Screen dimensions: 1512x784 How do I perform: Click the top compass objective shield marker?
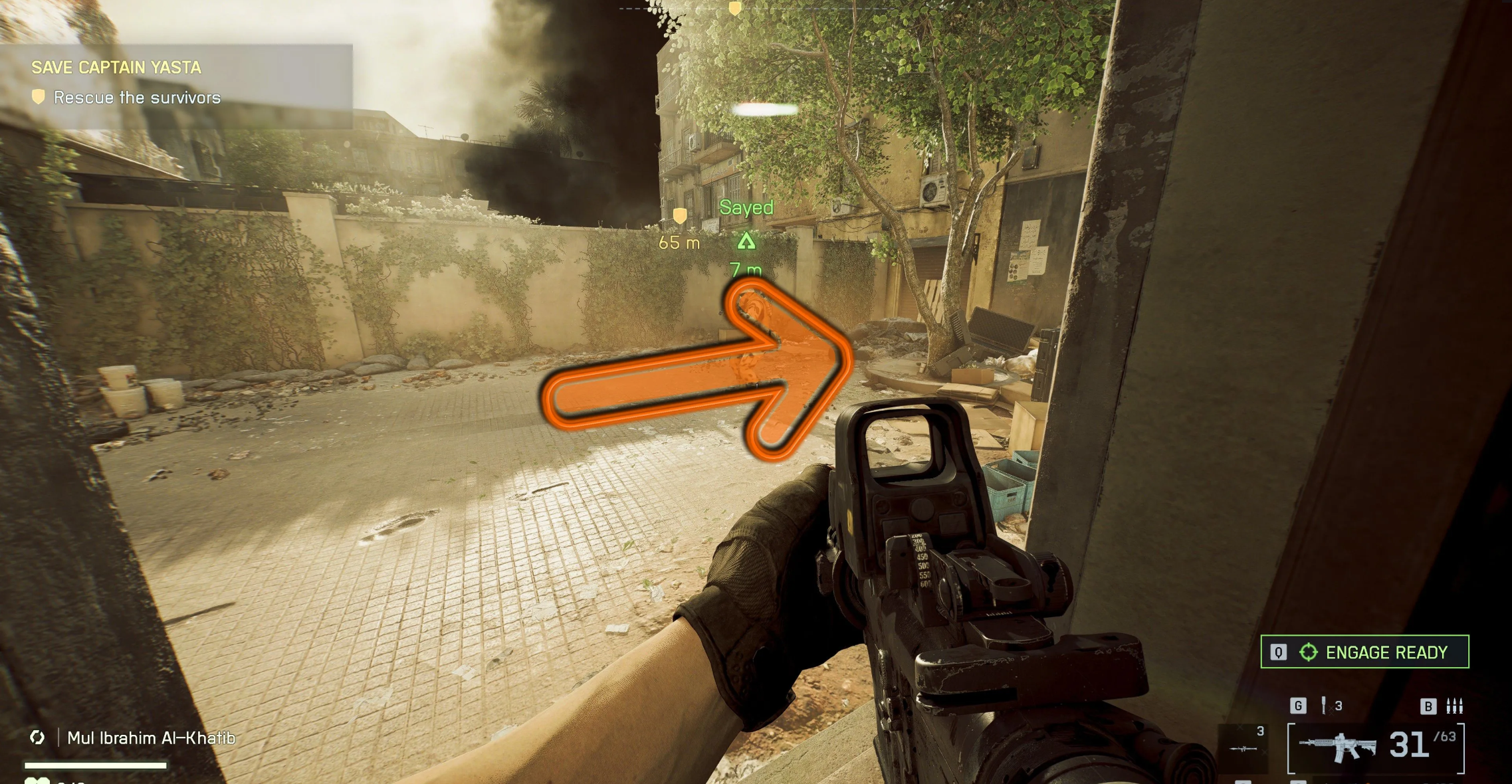click(x=734, y=9)
